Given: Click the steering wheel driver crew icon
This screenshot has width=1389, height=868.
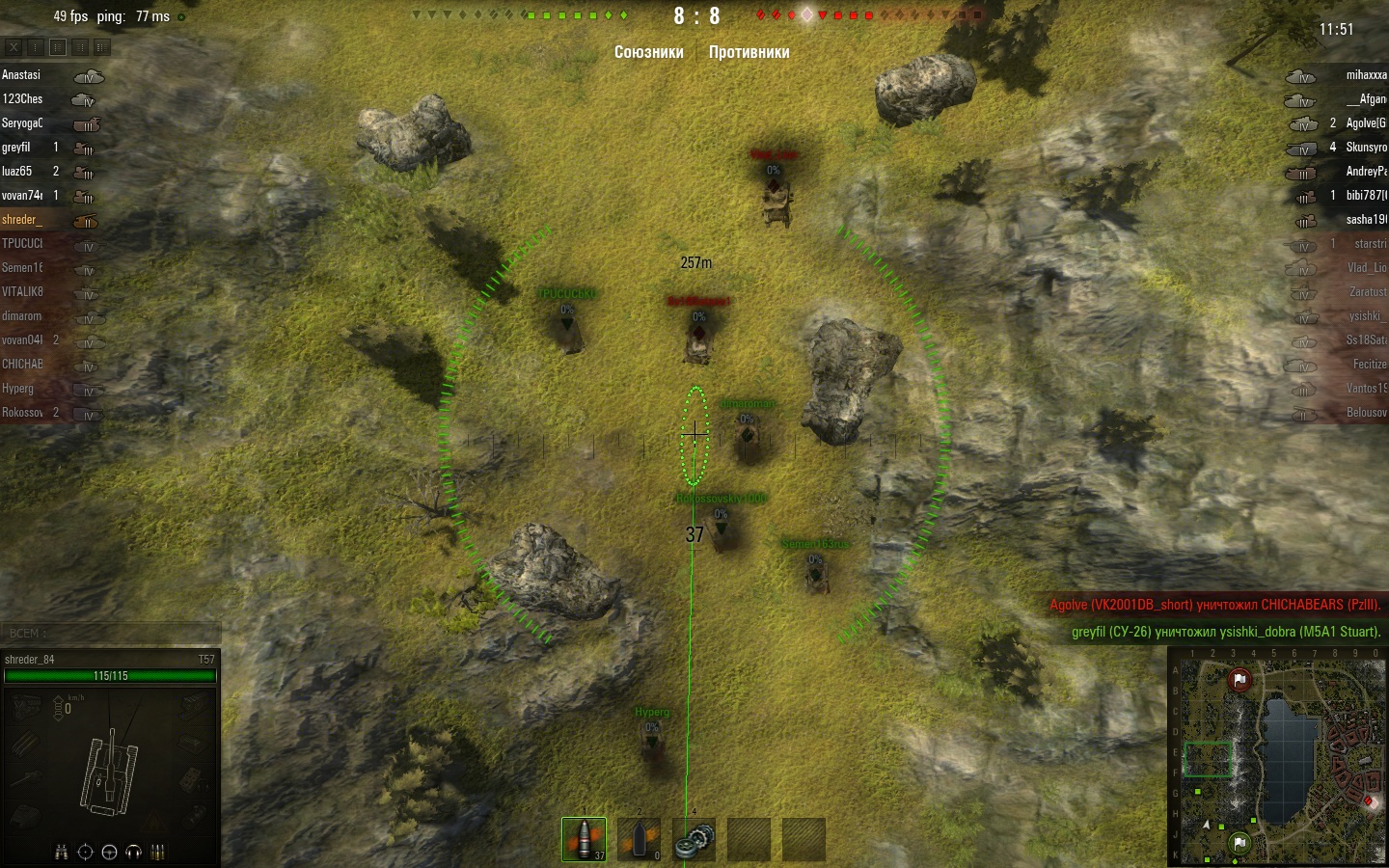Looking at the screenshot, I should pyautogui.click(x=109, y=852).
